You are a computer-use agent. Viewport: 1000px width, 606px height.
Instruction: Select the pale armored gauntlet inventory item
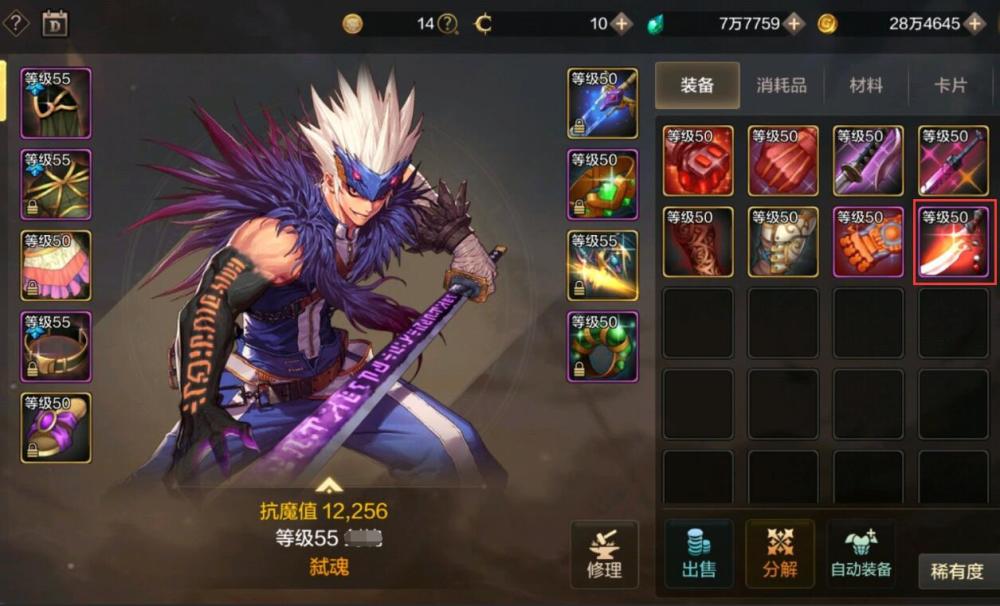tap(784, 242)
